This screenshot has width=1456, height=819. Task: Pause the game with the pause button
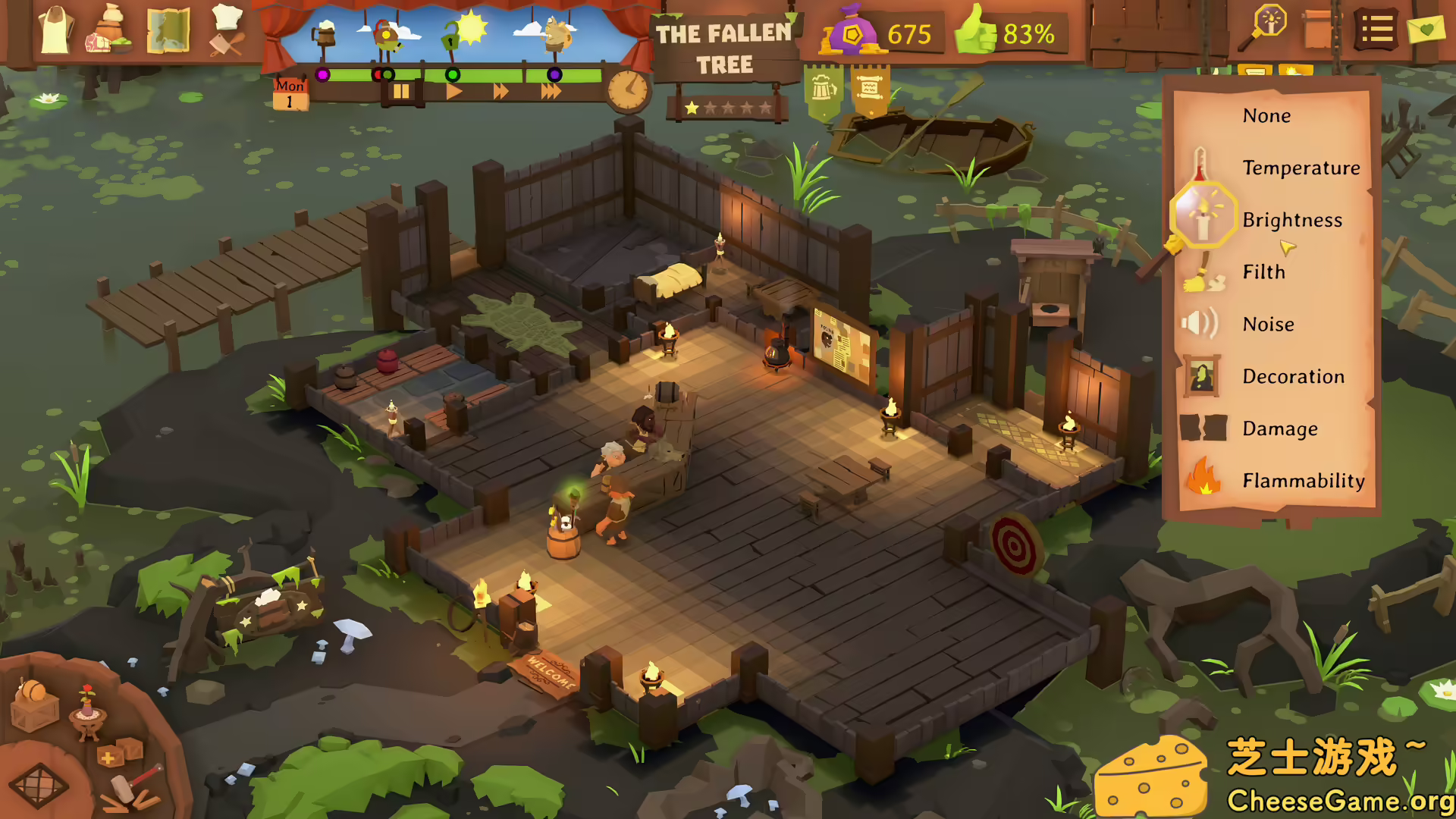click(x=401, y=90)
